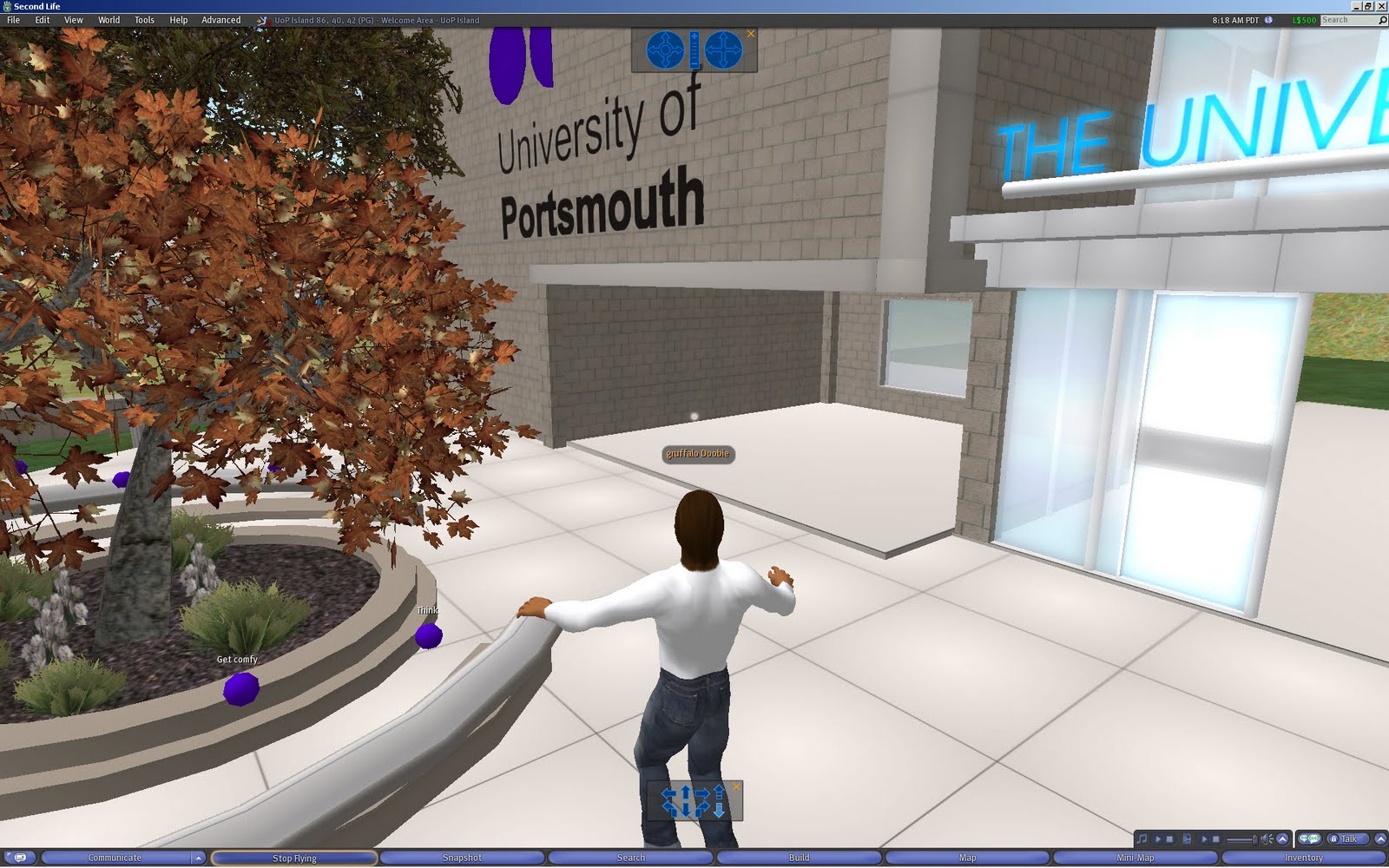The height and width of the screenshot is (868, 1389).
Task: Adjust the master volume slider
Action: [1240, 838]
